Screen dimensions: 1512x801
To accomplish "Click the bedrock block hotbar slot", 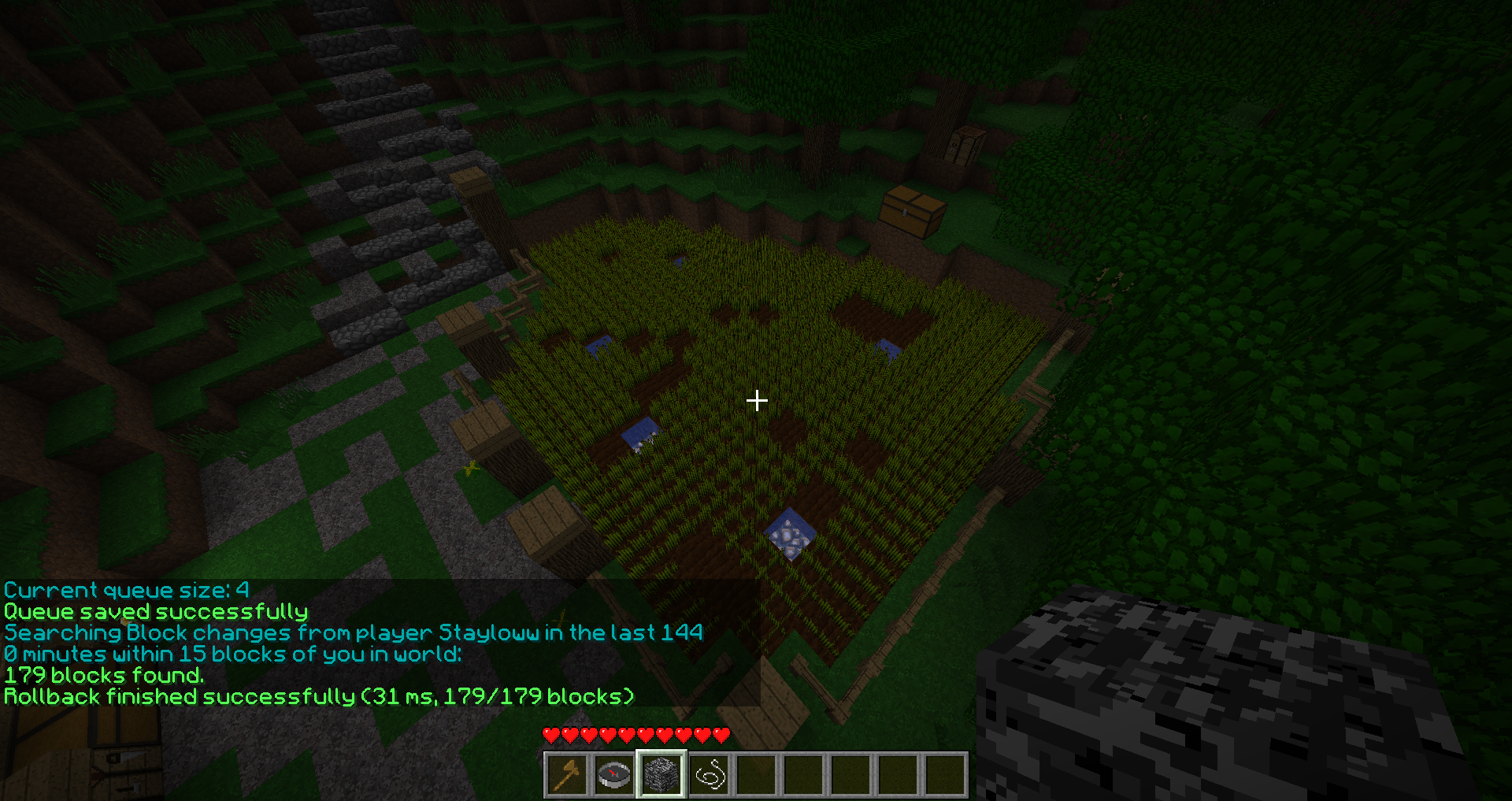I will pos(661,774).
